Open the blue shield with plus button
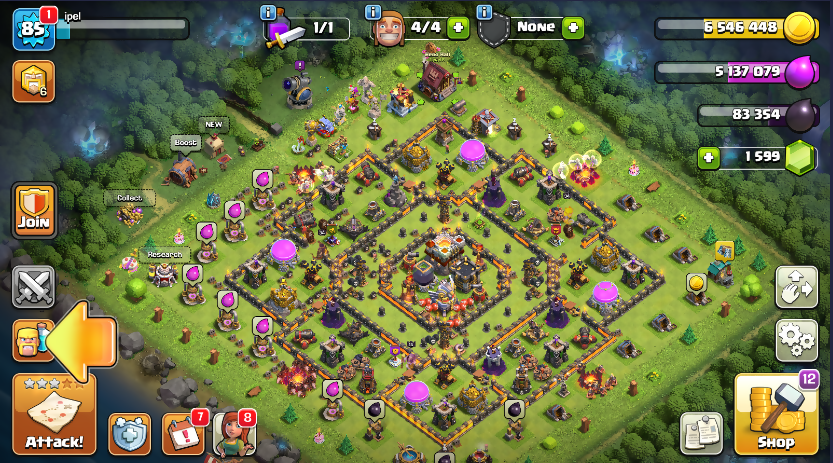Image resolution: width=833 pixels, height=463 pixels. coord(129,433)
